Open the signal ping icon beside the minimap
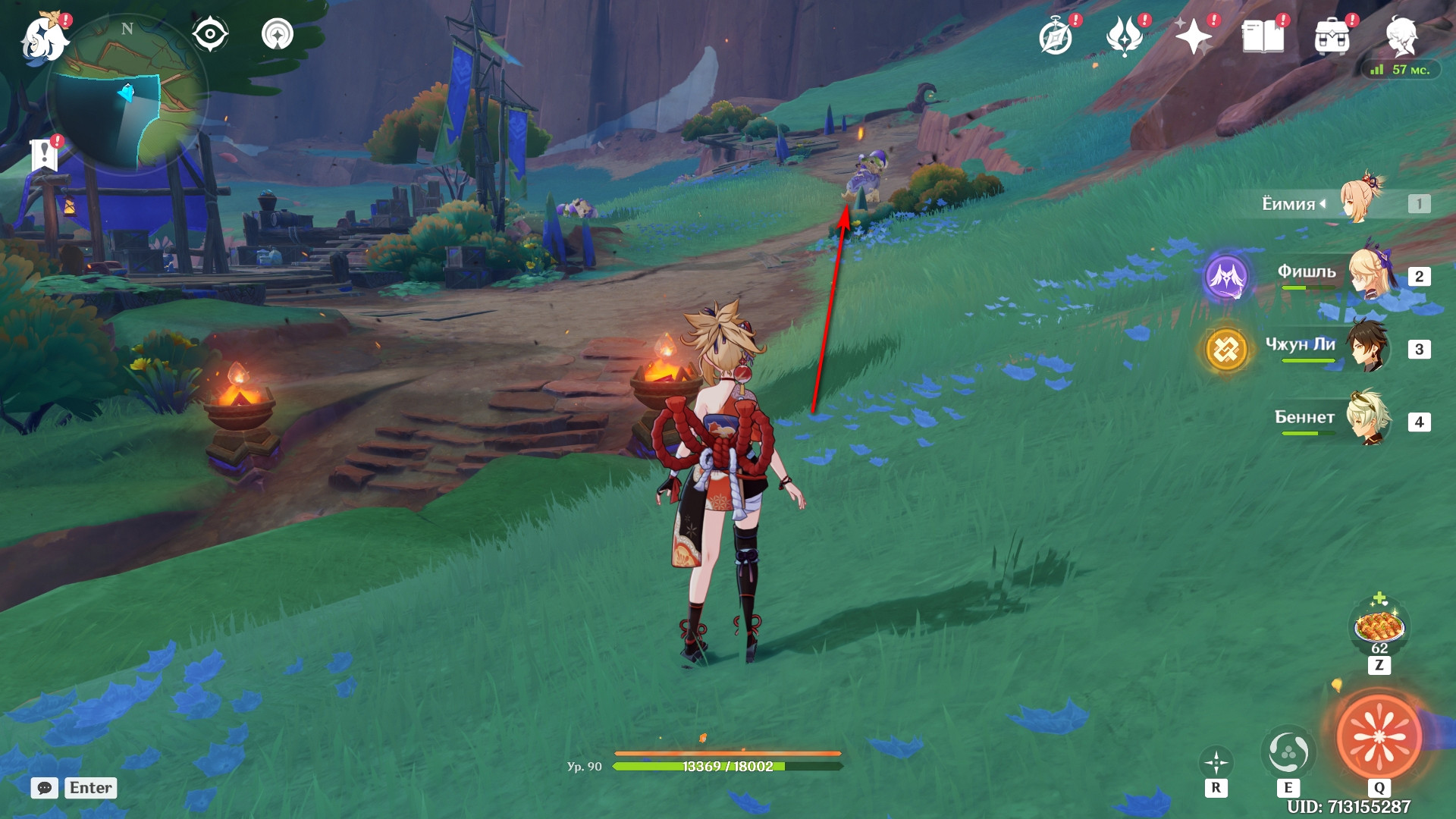Viewport: 1456px width, 819px height. 278,34
